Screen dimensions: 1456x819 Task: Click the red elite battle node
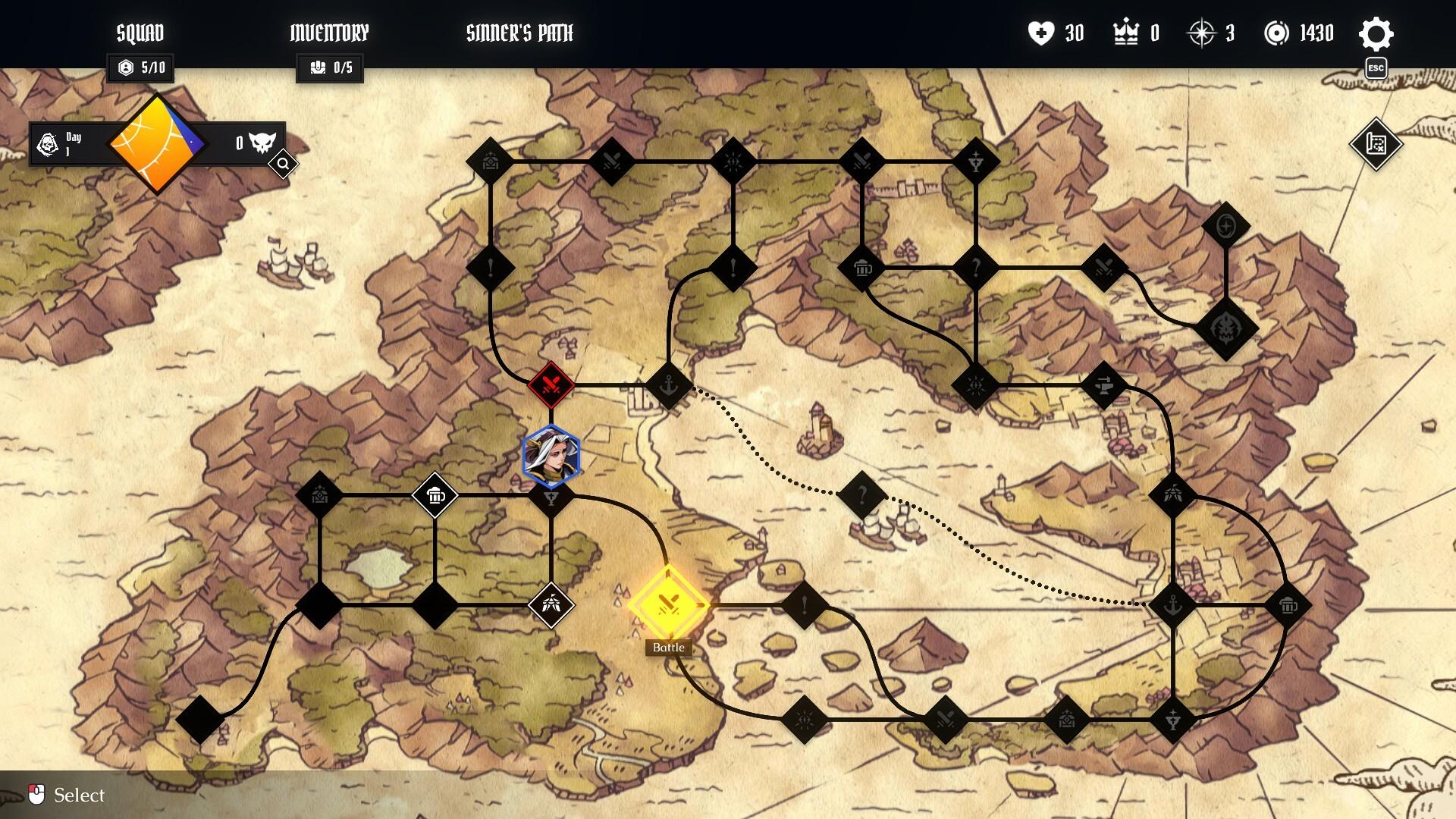tap(549, 384)
